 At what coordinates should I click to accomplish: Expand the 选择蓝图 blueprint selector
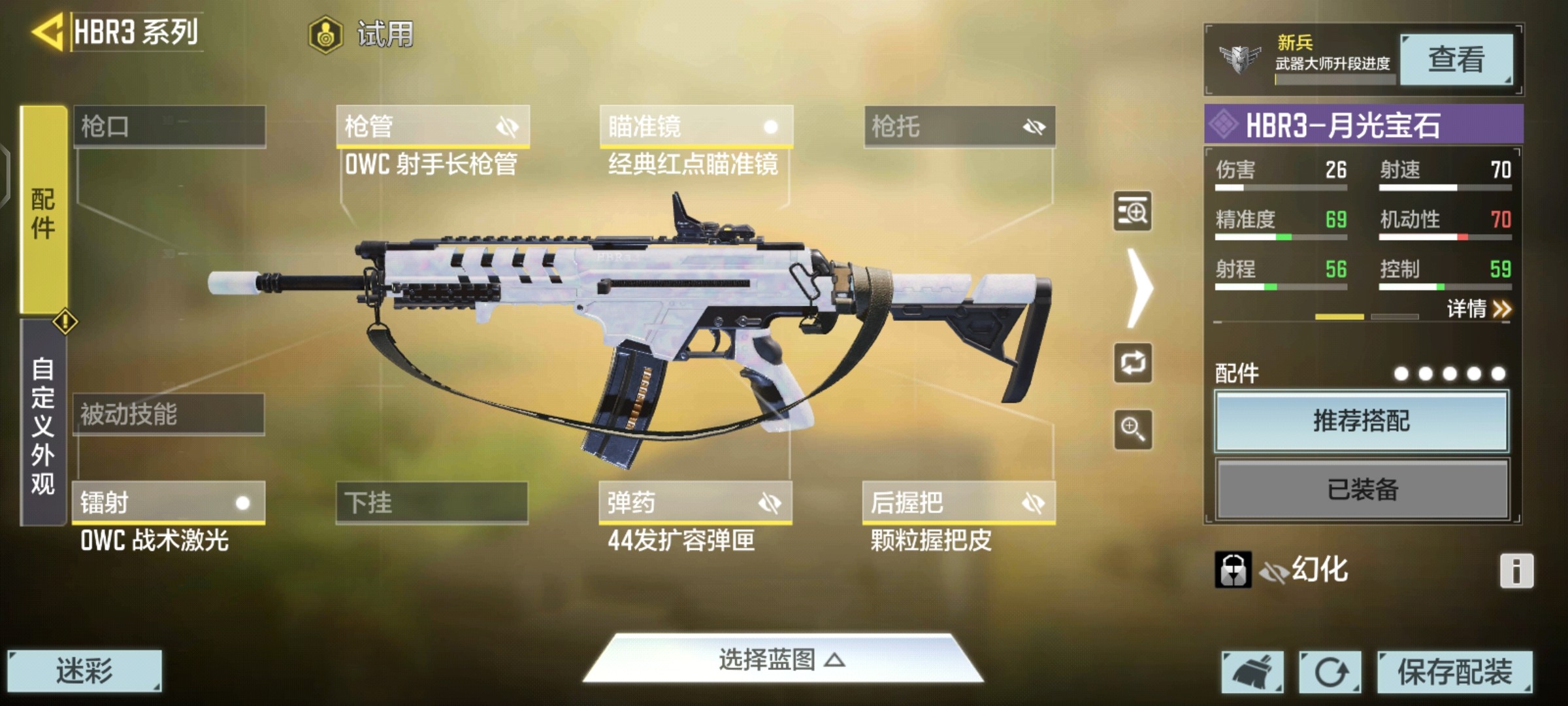(782, 660)
